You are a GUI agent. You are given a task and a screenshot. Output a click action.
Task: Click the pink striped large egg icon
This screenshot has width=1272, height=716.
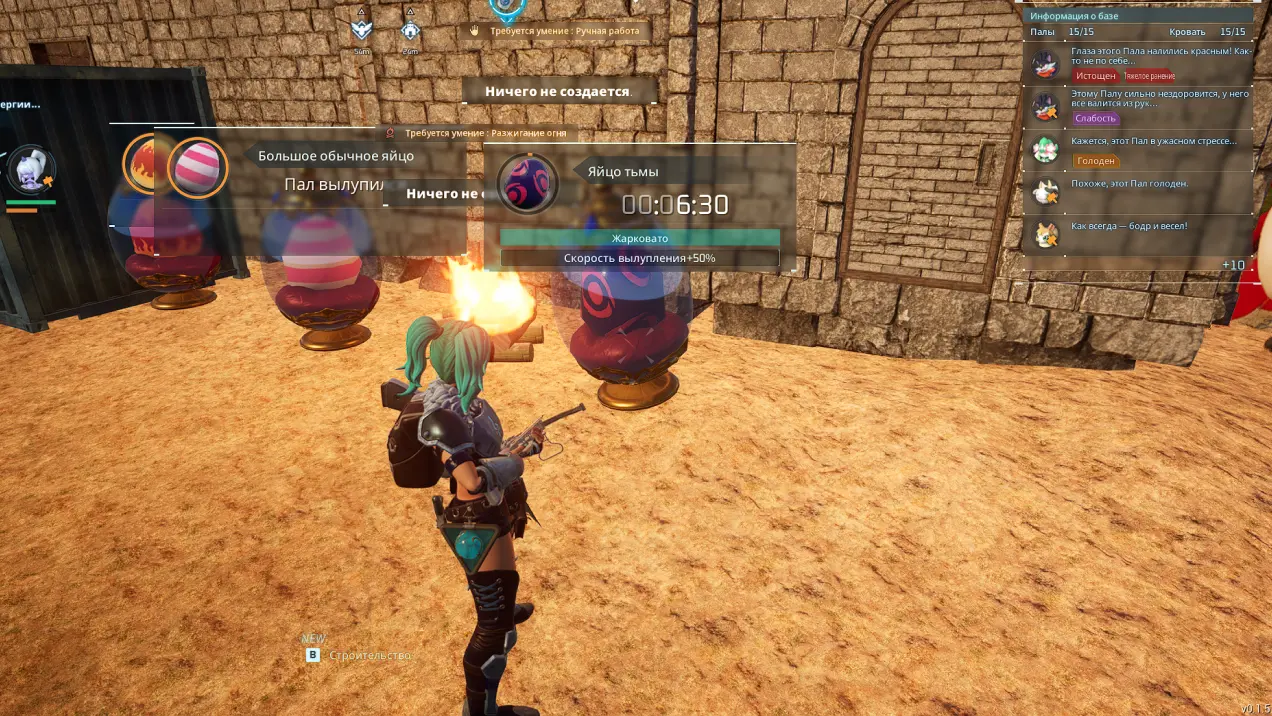(x=197, y=168)
